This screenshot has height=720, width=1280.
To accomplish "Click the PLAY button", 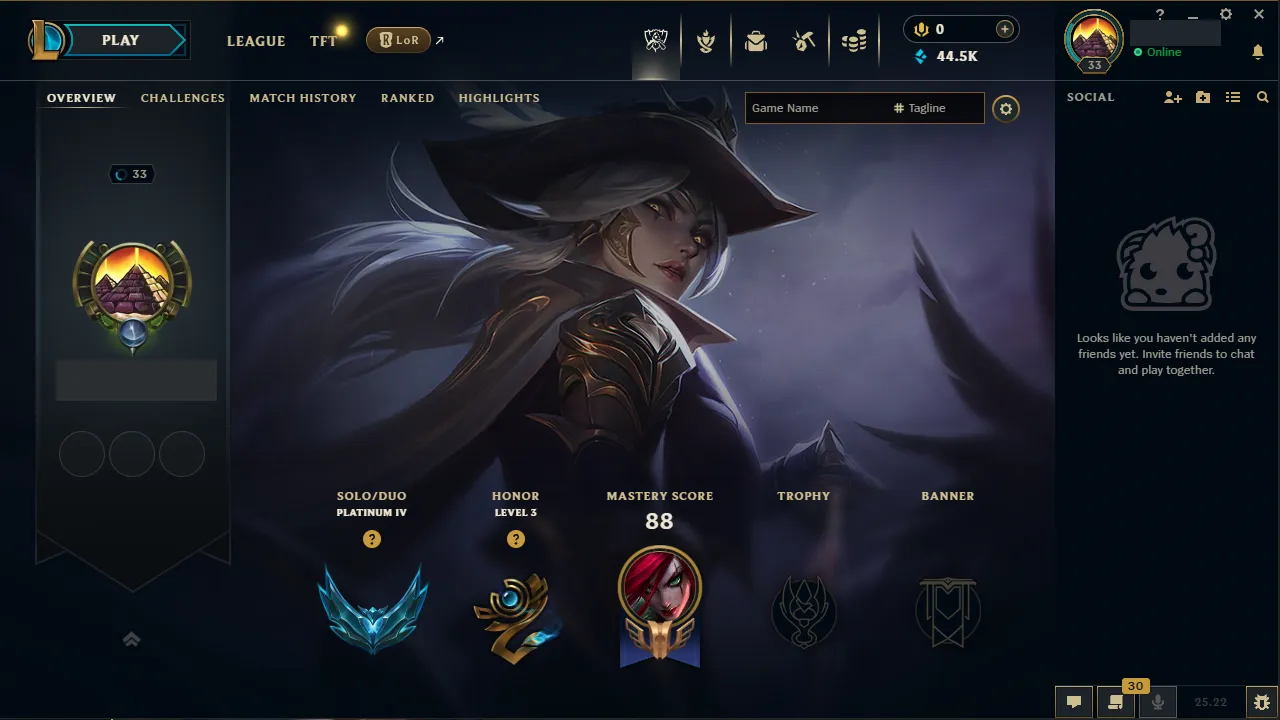I will click(x=120, y=40).
